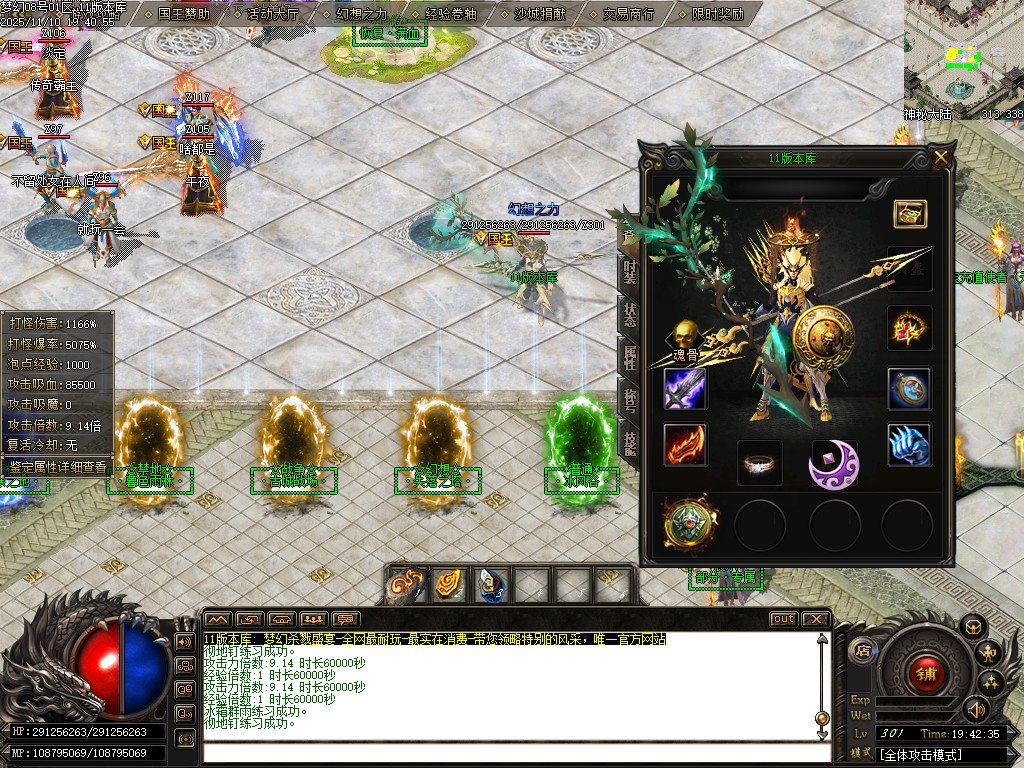Open the red 铺 shop button
Screen dimensions: 1024x768
(926, 674)
